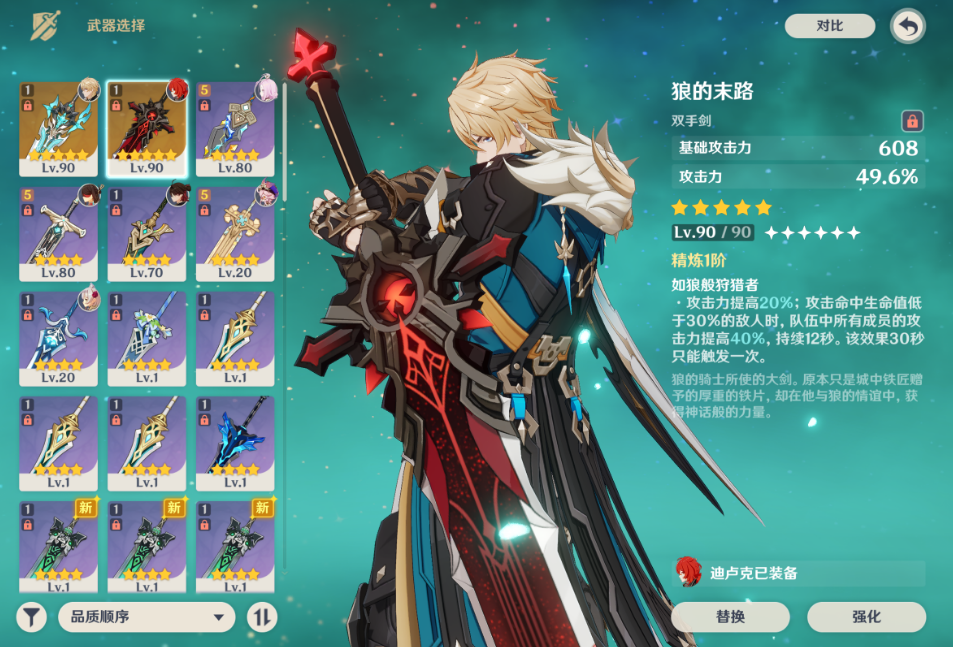Viewport: 953px width, 647px height.
Task: Open the 品质顺序 sort dropdown
Action: click(x=146, y=617)
